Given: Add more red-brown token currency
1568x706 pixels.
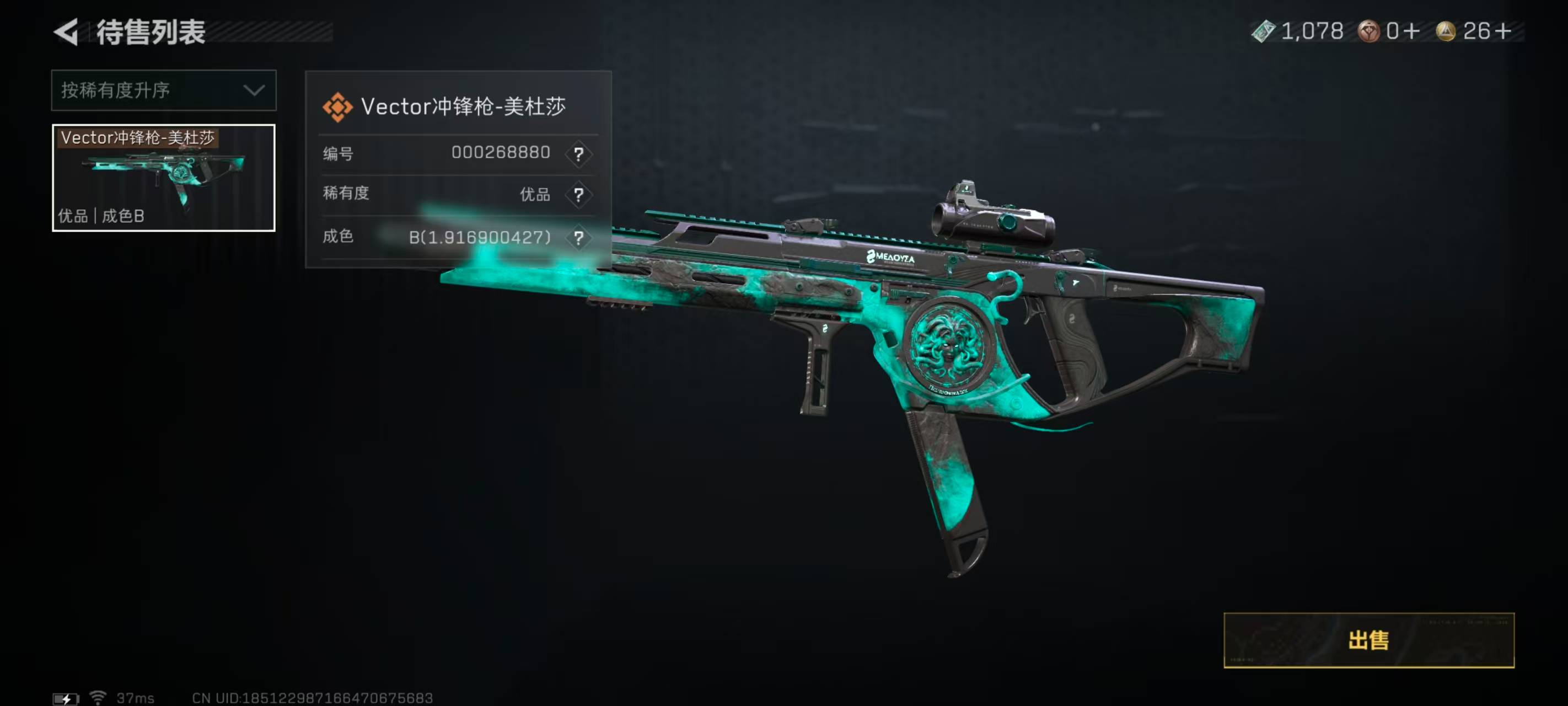Looking at the screenshot, I should click(1412, 31).
